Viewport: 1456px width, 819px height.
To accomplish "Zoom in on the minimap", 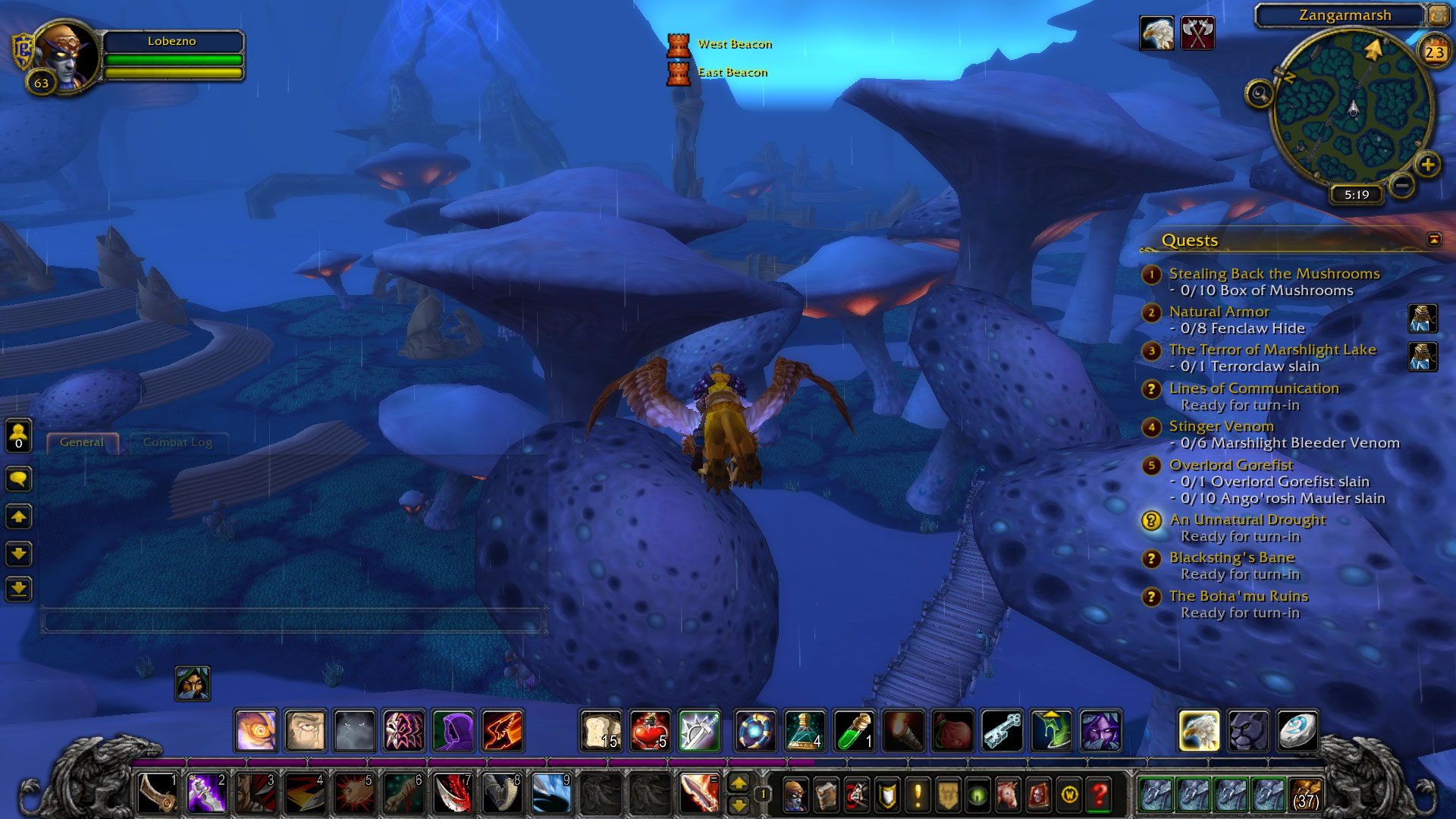I will click(x=1427, y=165).
